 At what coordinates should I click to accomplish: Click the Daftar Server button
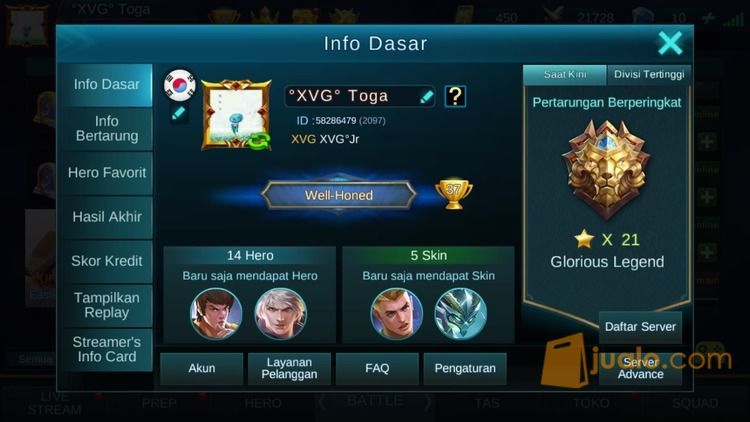[640, 327]
